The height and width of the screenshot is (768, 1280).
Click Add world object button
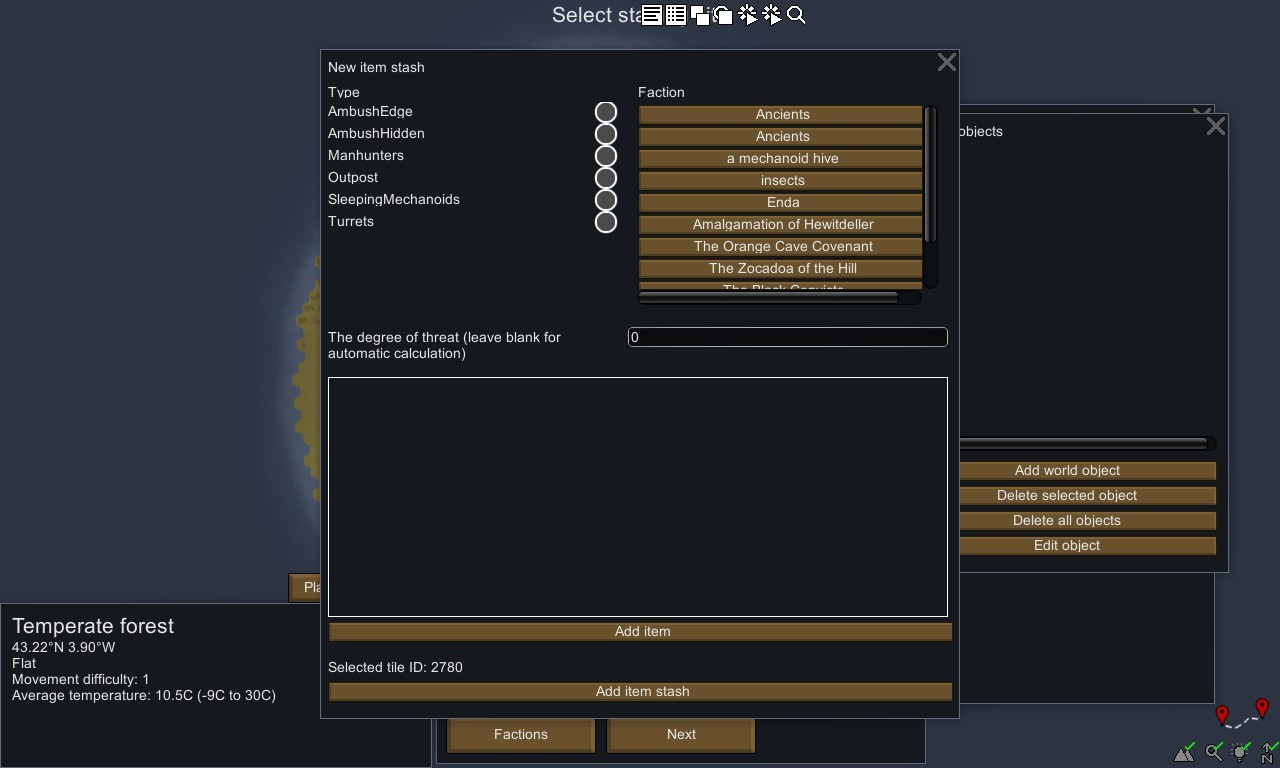pyautogui.click(x=1066, y=471)
